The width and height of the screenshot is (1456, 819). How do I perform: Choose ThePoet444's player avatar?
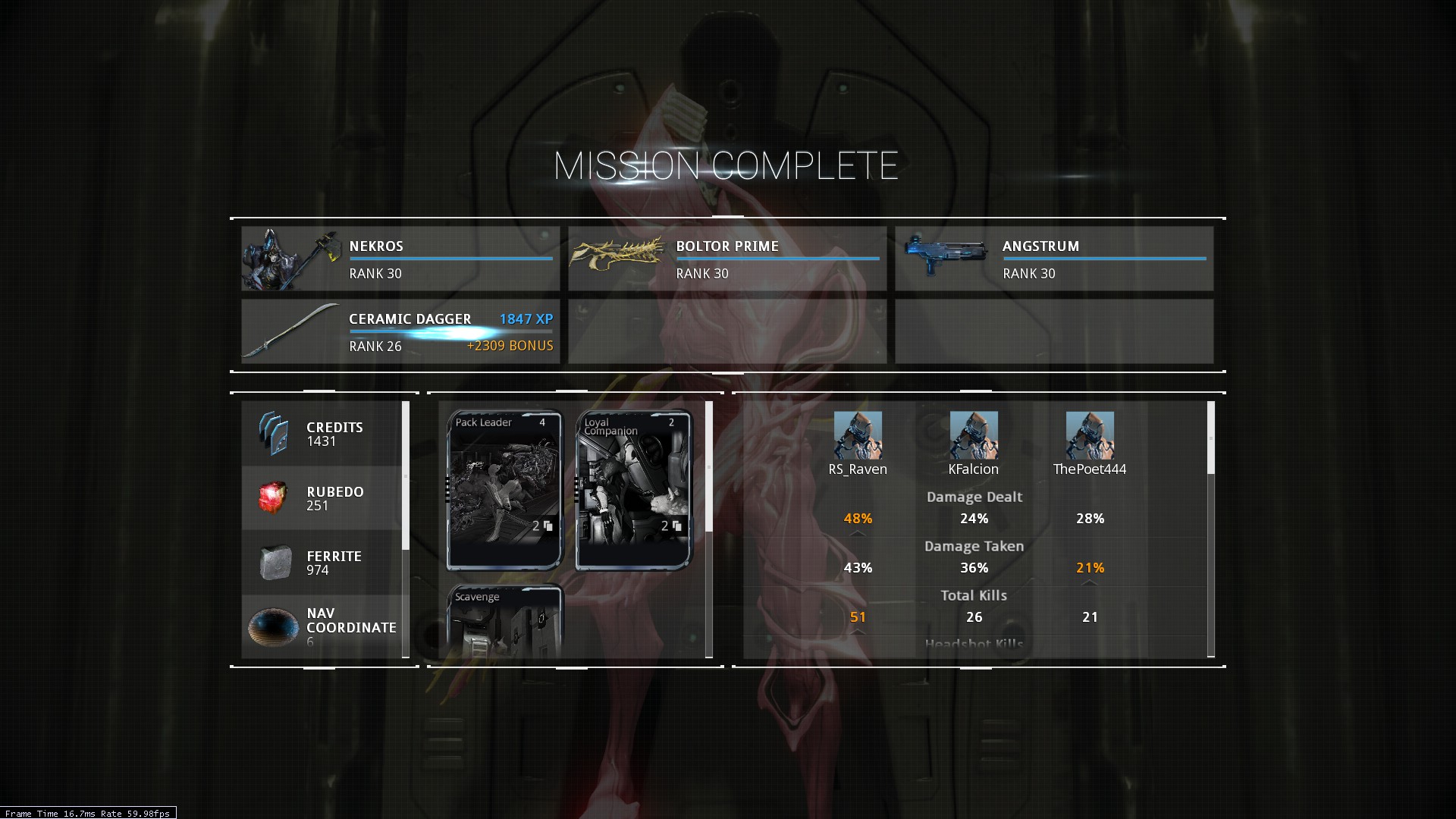[1090, 435]
